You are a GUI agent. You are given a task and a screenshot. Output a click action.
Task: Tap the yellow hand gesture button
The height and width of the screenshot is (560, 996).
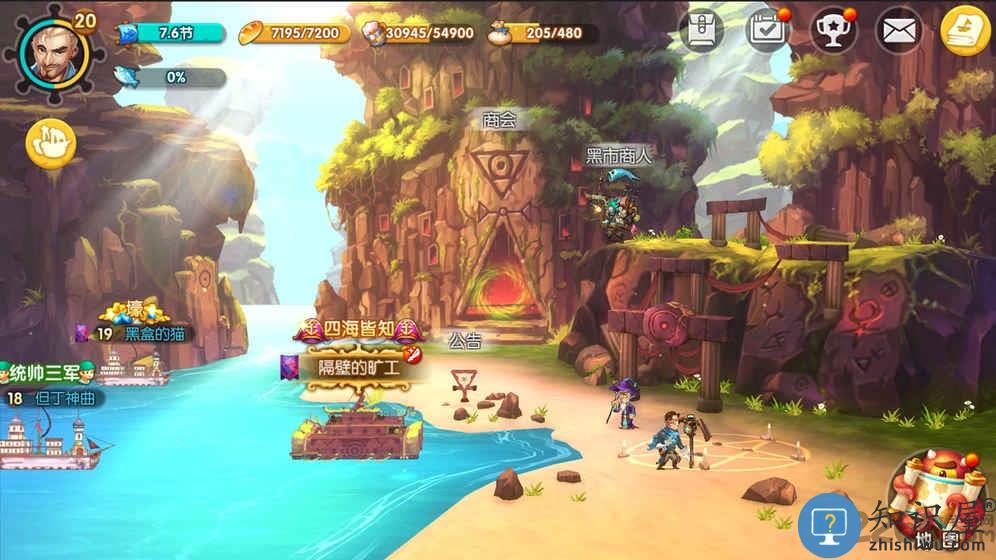click(x=51, y=143)
